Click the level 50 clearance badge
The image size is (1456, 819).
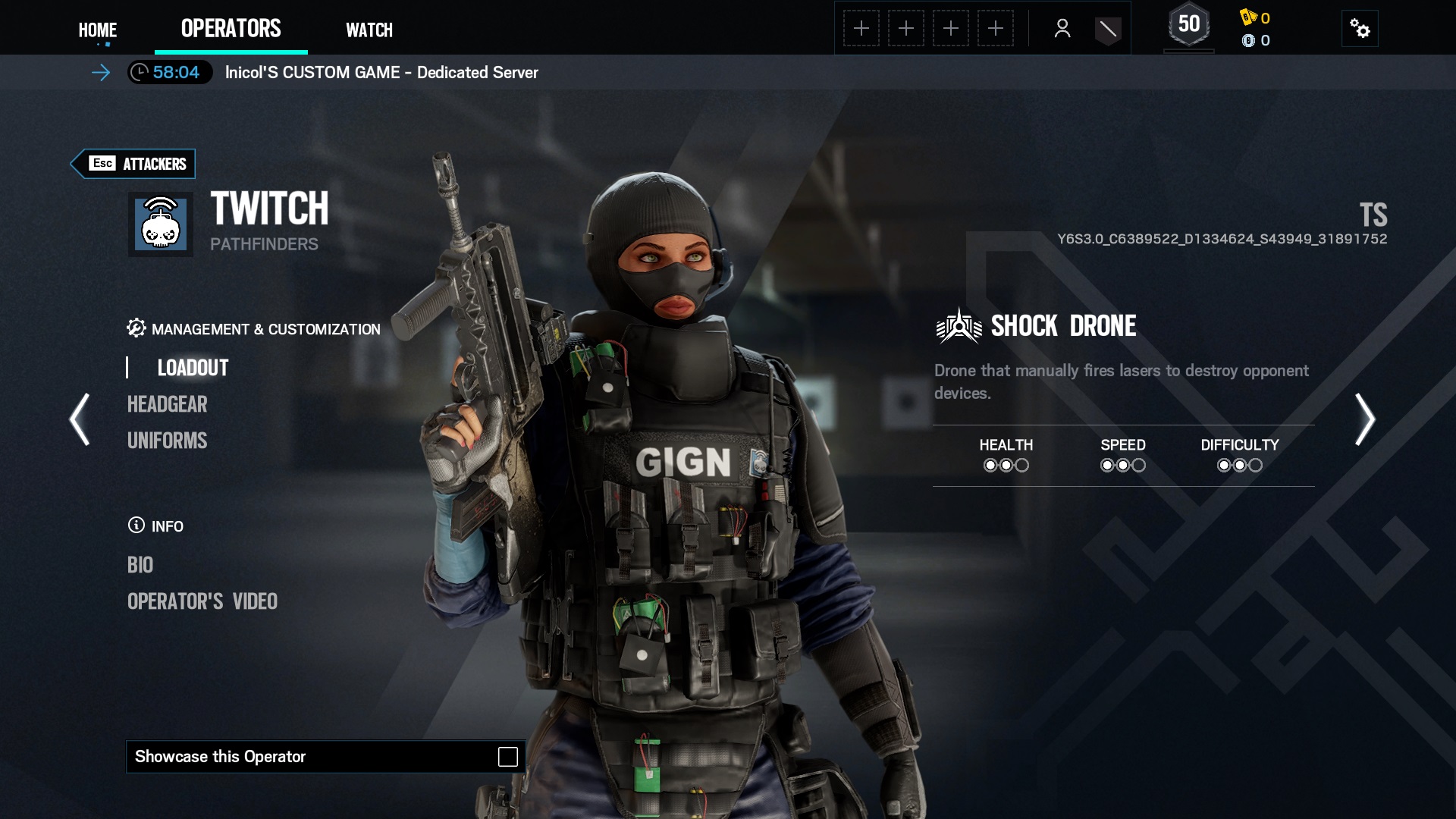[1188, 27]
